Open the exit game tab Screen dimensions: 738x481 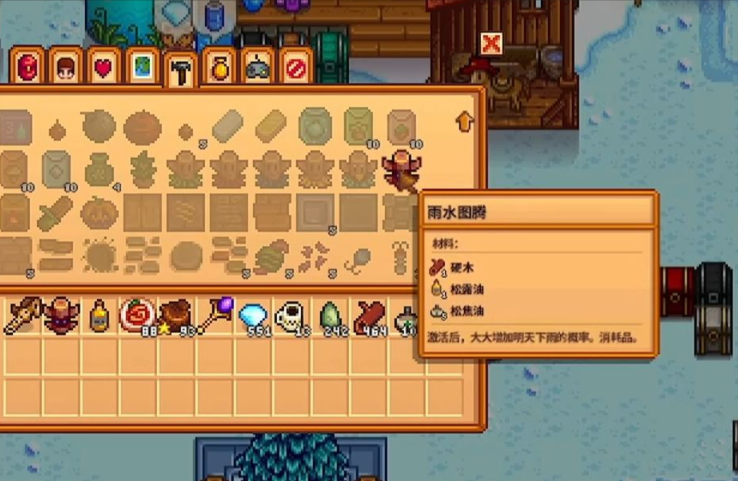(x=296, y=67)
